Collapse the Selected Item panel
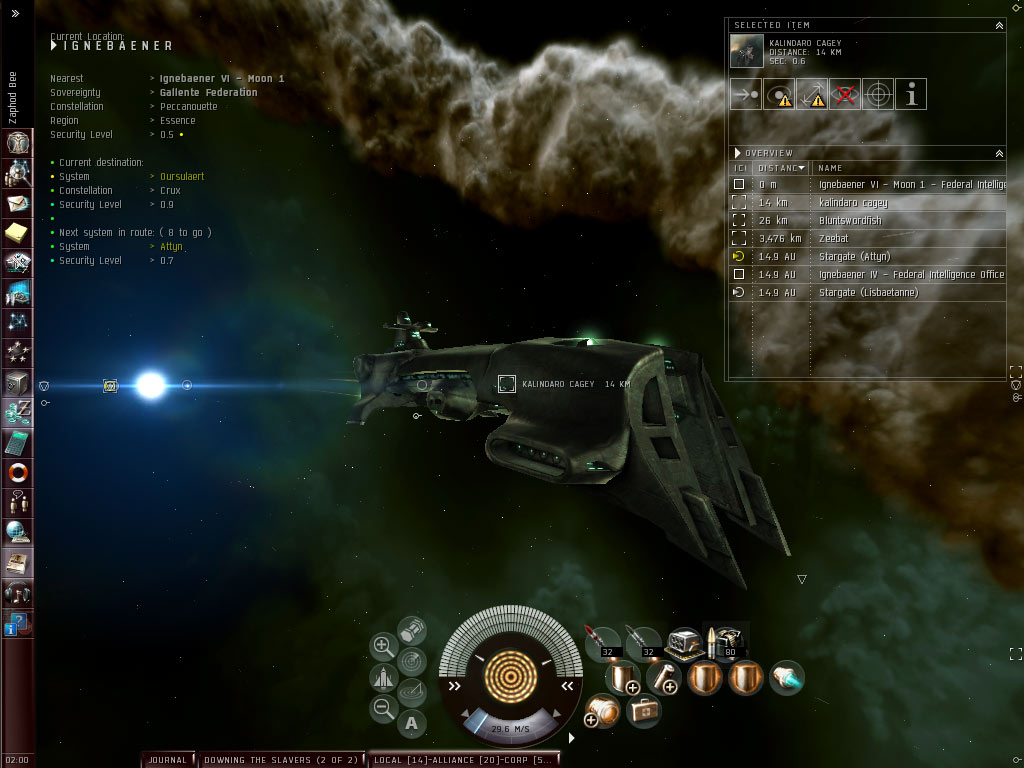Viewport: 1024px width, 768px height. click(x=998, y=25)
